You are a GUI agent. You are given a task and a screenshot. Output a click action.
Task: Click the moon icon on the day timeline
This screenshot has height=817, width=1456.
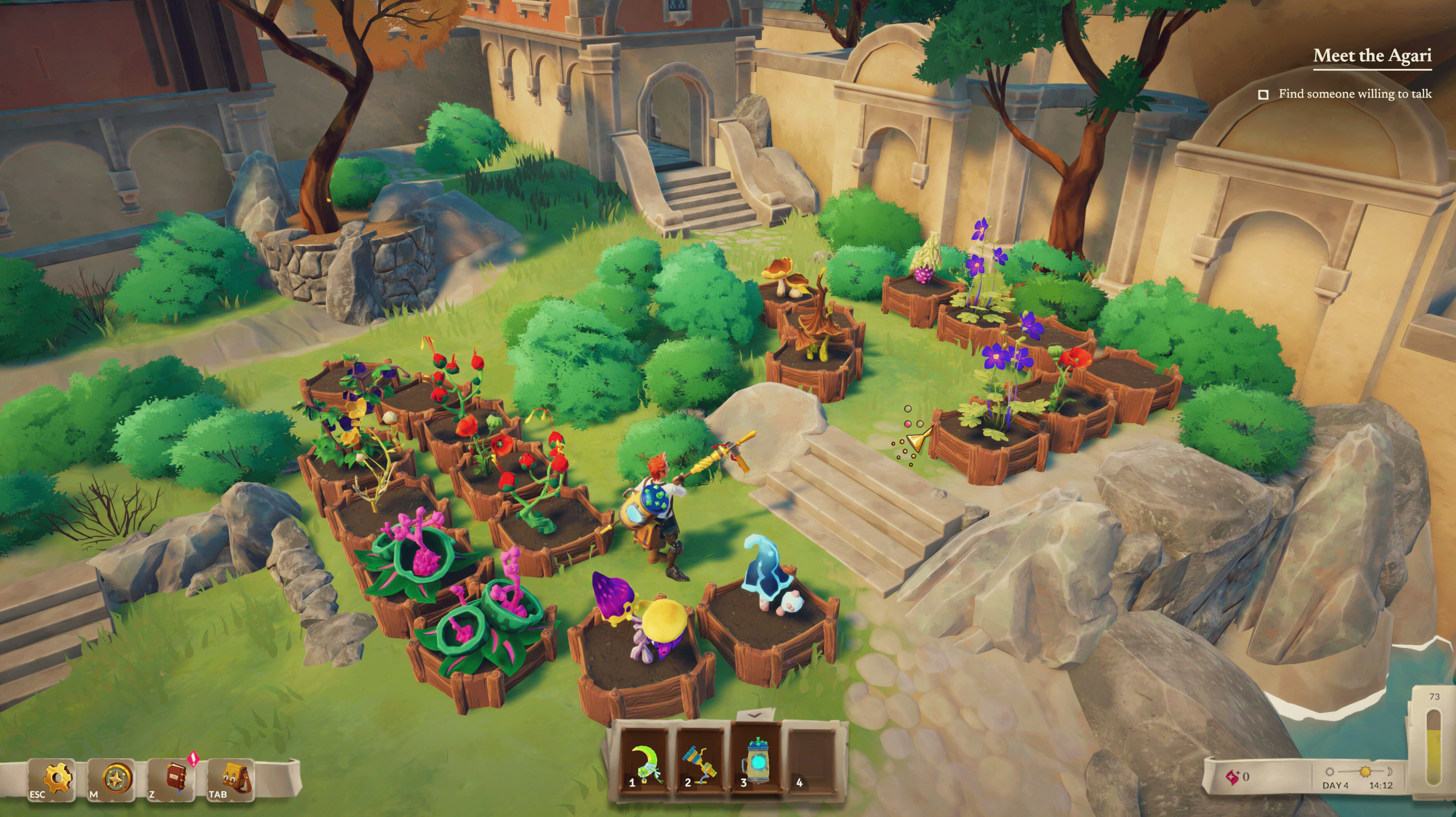(x=1390, y=772)
